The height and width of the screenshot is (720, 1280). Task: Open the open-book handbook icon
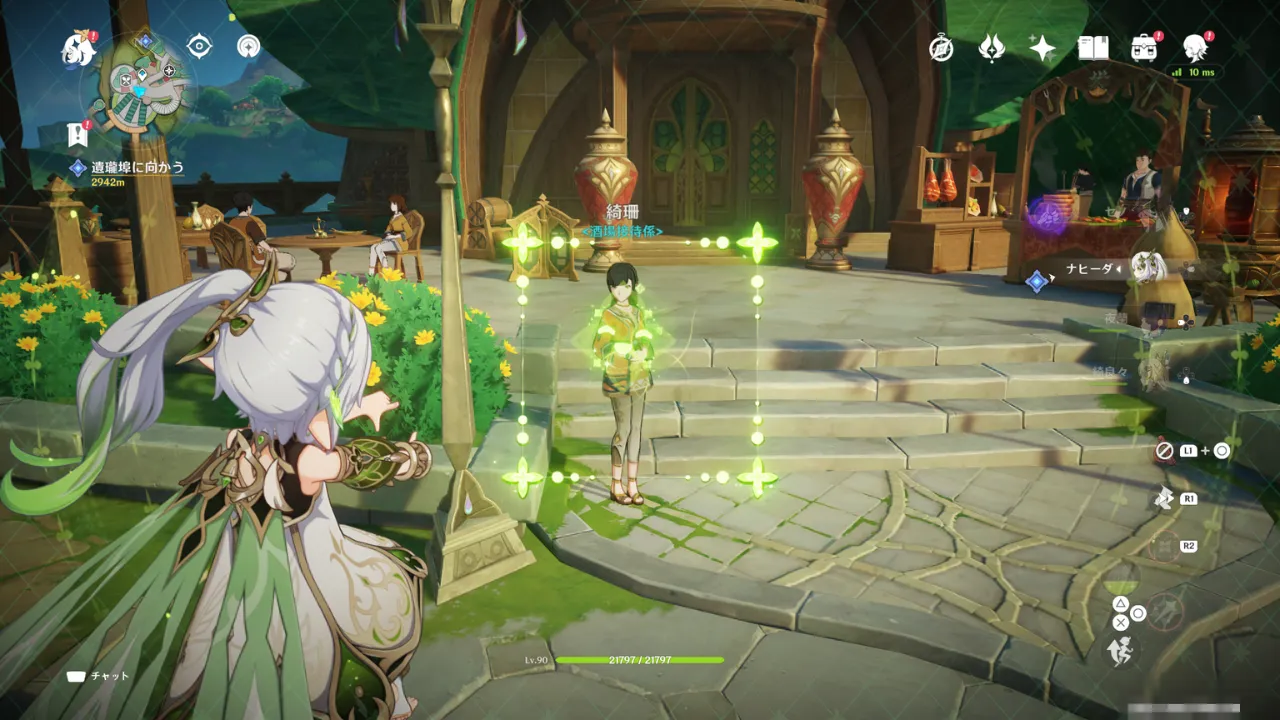[x=1093, y=48]
